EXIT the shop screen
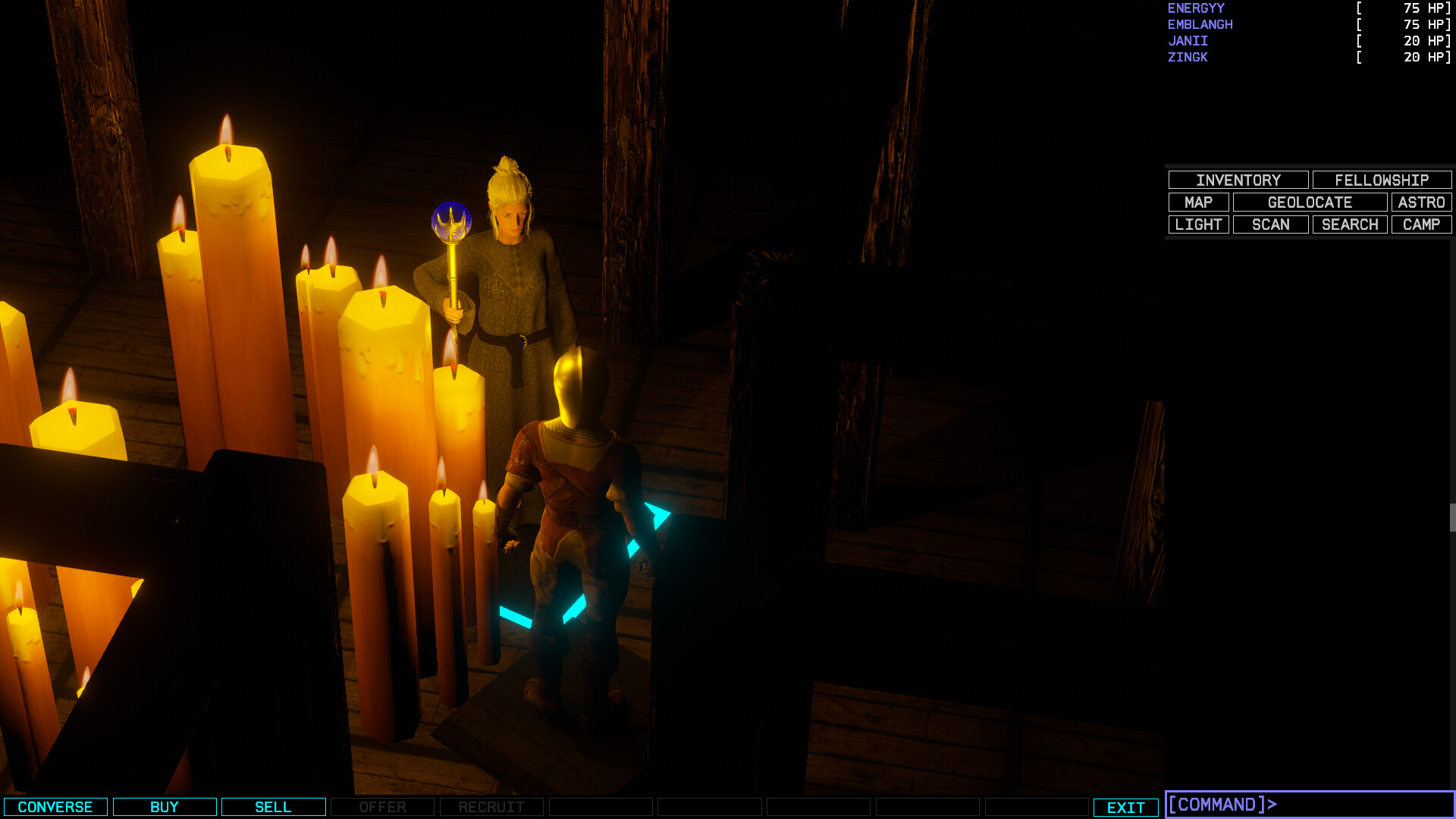1456x819 pixels. [x=1125, y=807]
